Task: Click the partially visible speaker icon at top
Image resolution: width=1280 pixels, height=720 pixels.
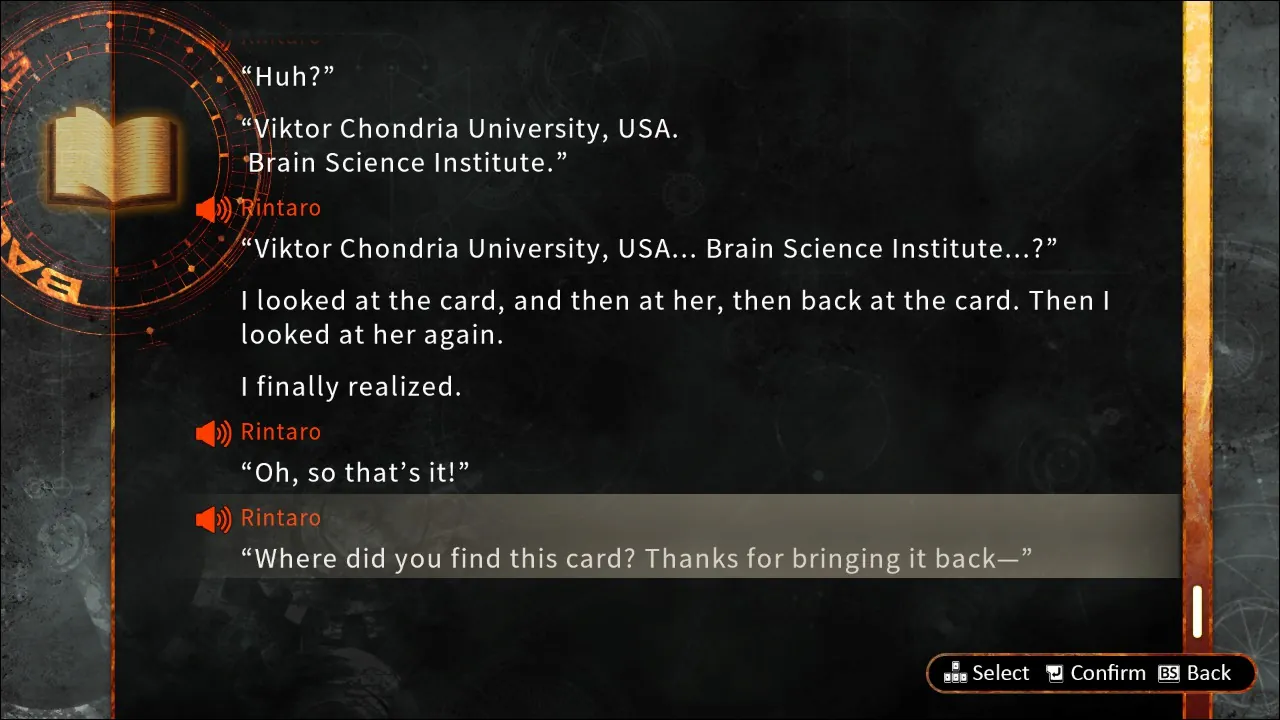Action: click(212, 38)
